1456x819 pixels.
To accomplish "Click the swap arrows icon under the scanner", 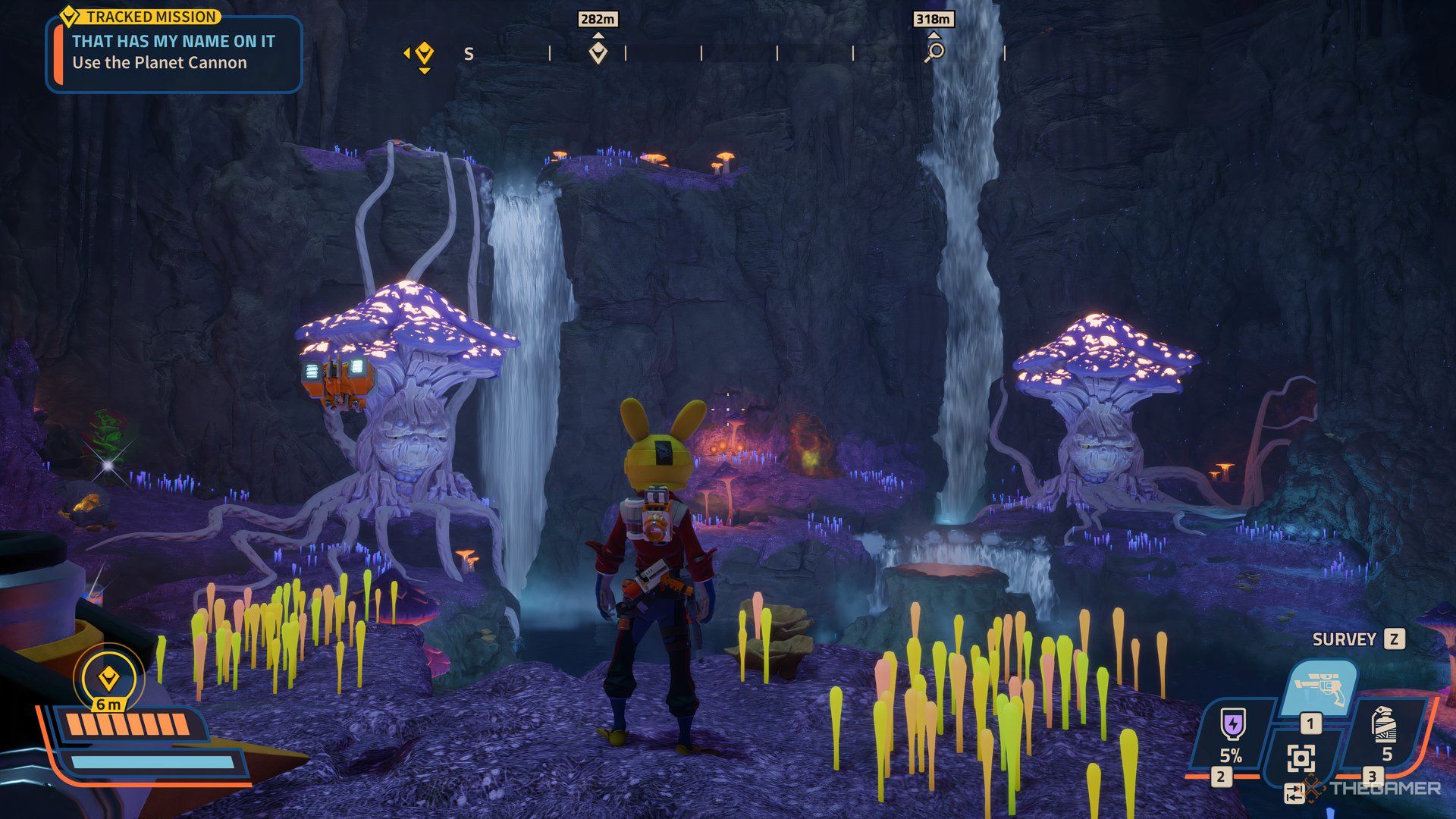I will pos(1294,794).
